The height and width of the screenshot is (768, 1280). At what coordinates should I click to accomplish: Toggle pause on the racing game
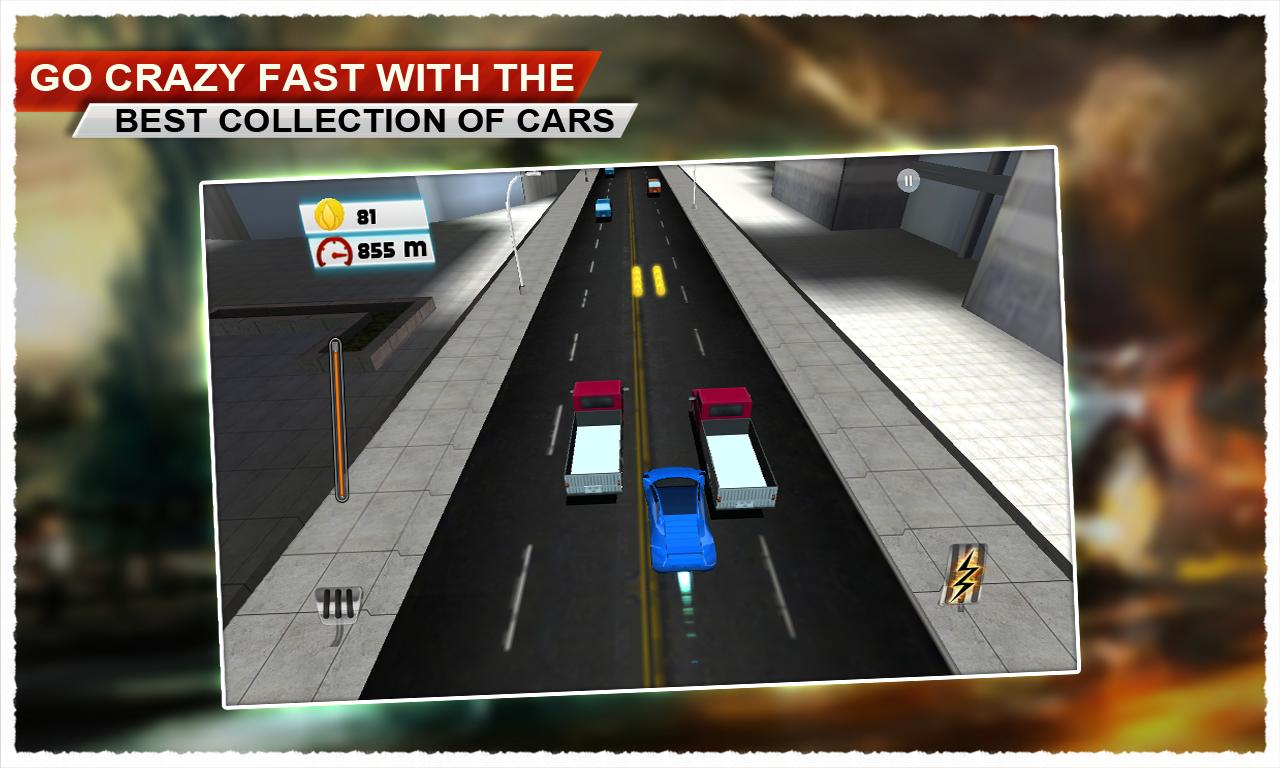coord(908,181)
